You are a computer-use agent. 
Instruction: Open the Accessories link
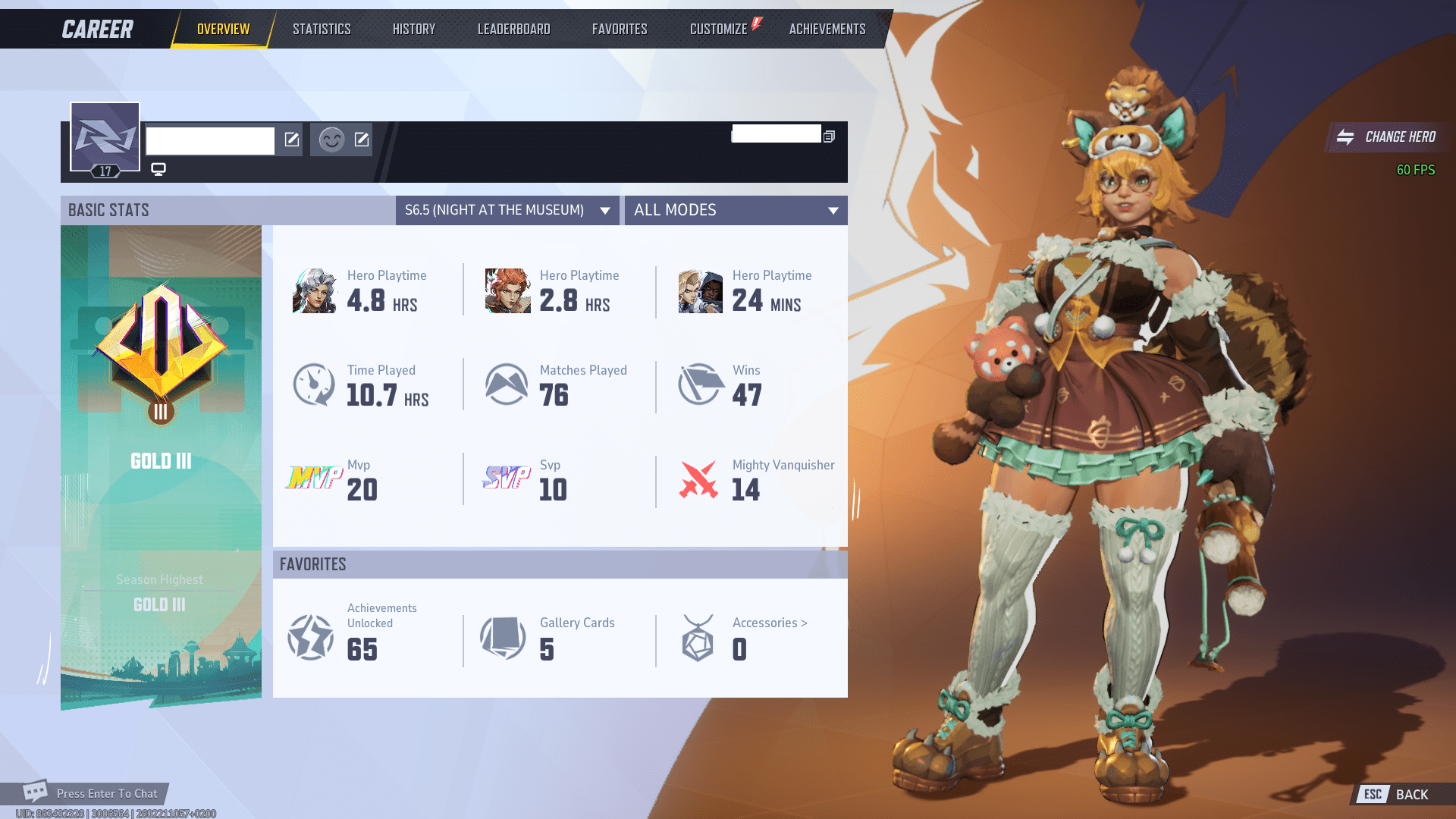tap(768, 623)
